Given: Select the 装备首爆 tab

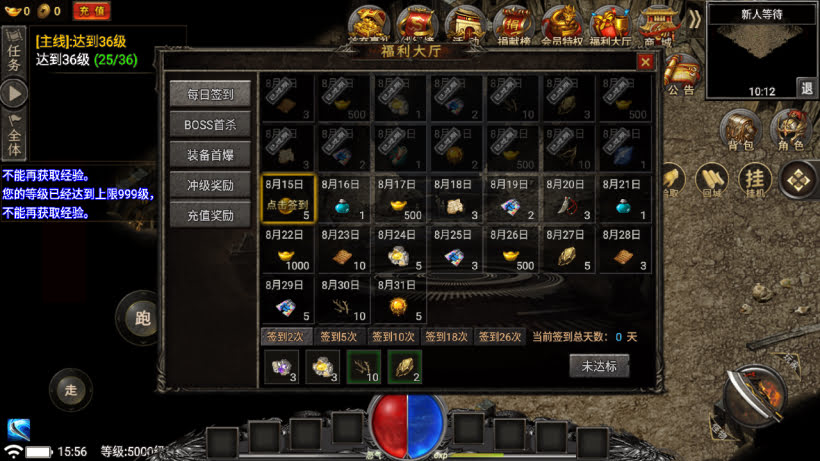Looking at the screenshot, I should point(210,155).
